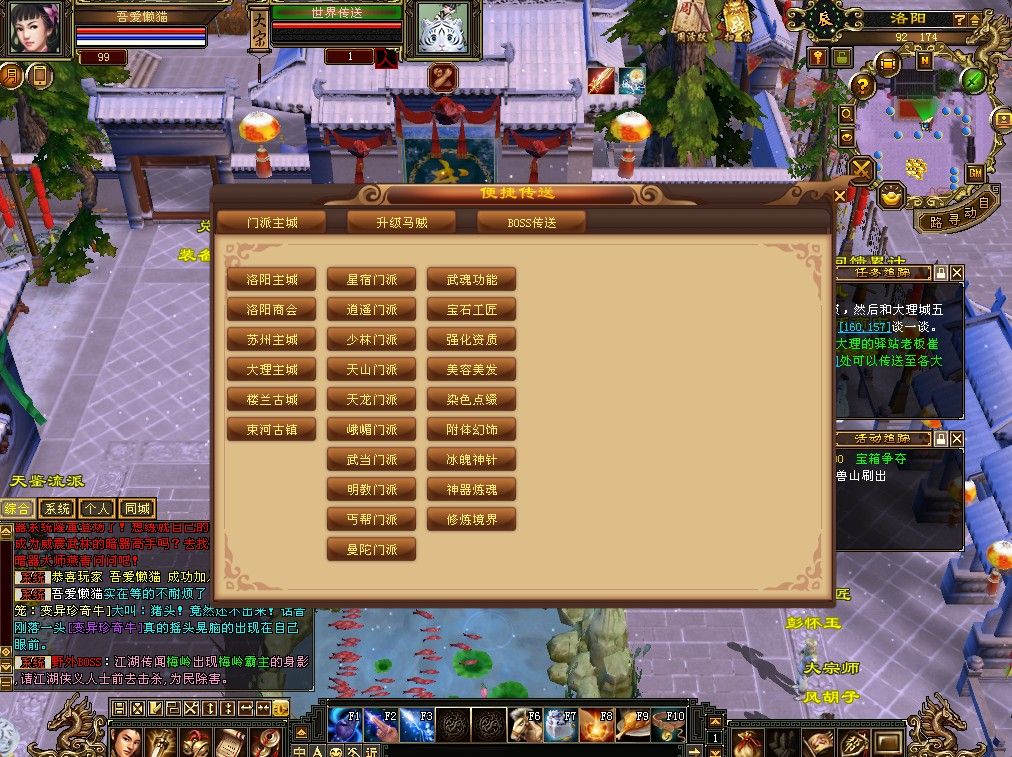The image size is (1012, 757).
Task: Go to 武当门派
Action: pyautogui.click(x=372, y=460)
